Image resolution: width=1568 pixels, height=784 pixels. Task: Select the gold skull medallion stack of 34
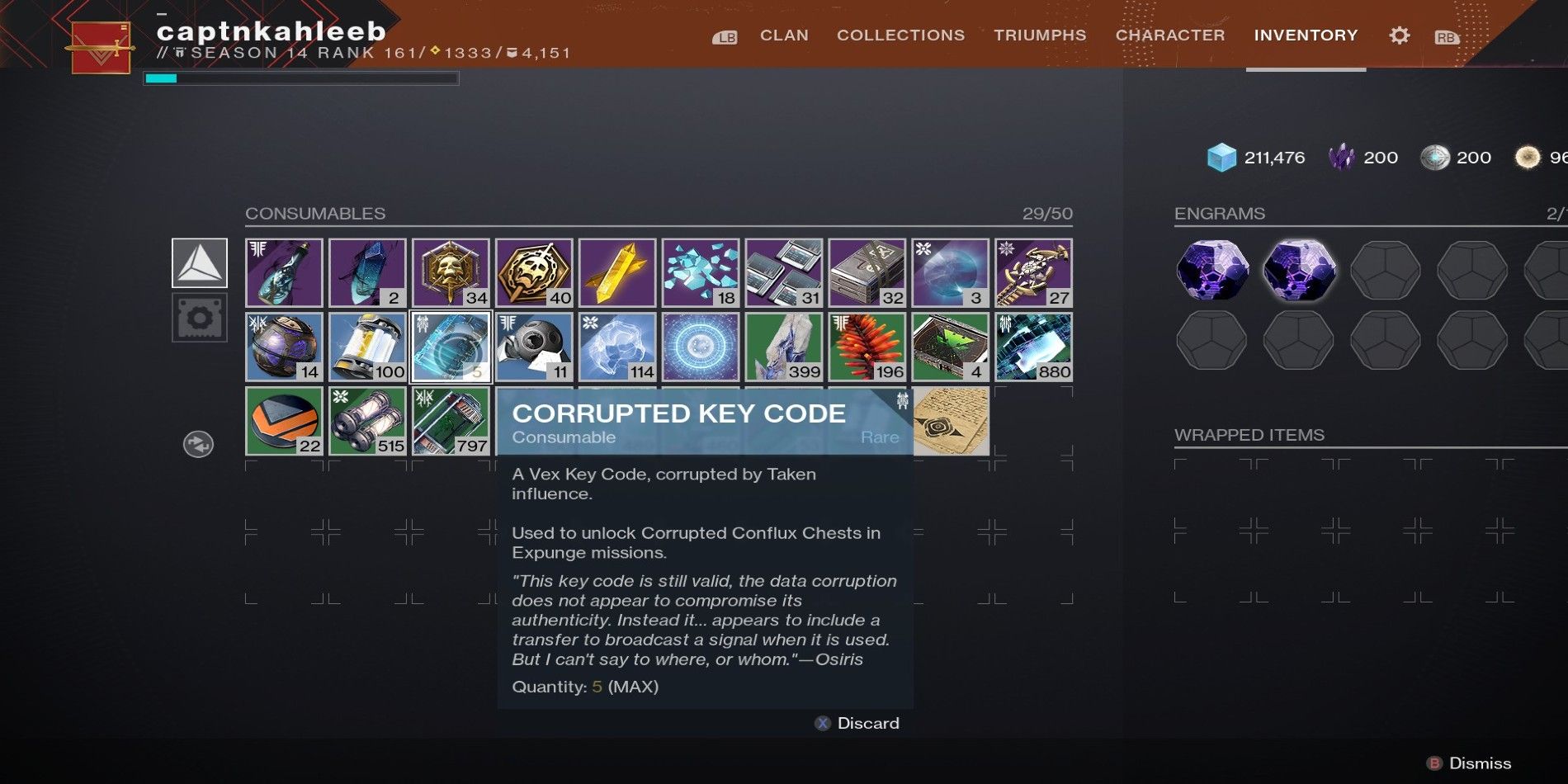point(451,272)
